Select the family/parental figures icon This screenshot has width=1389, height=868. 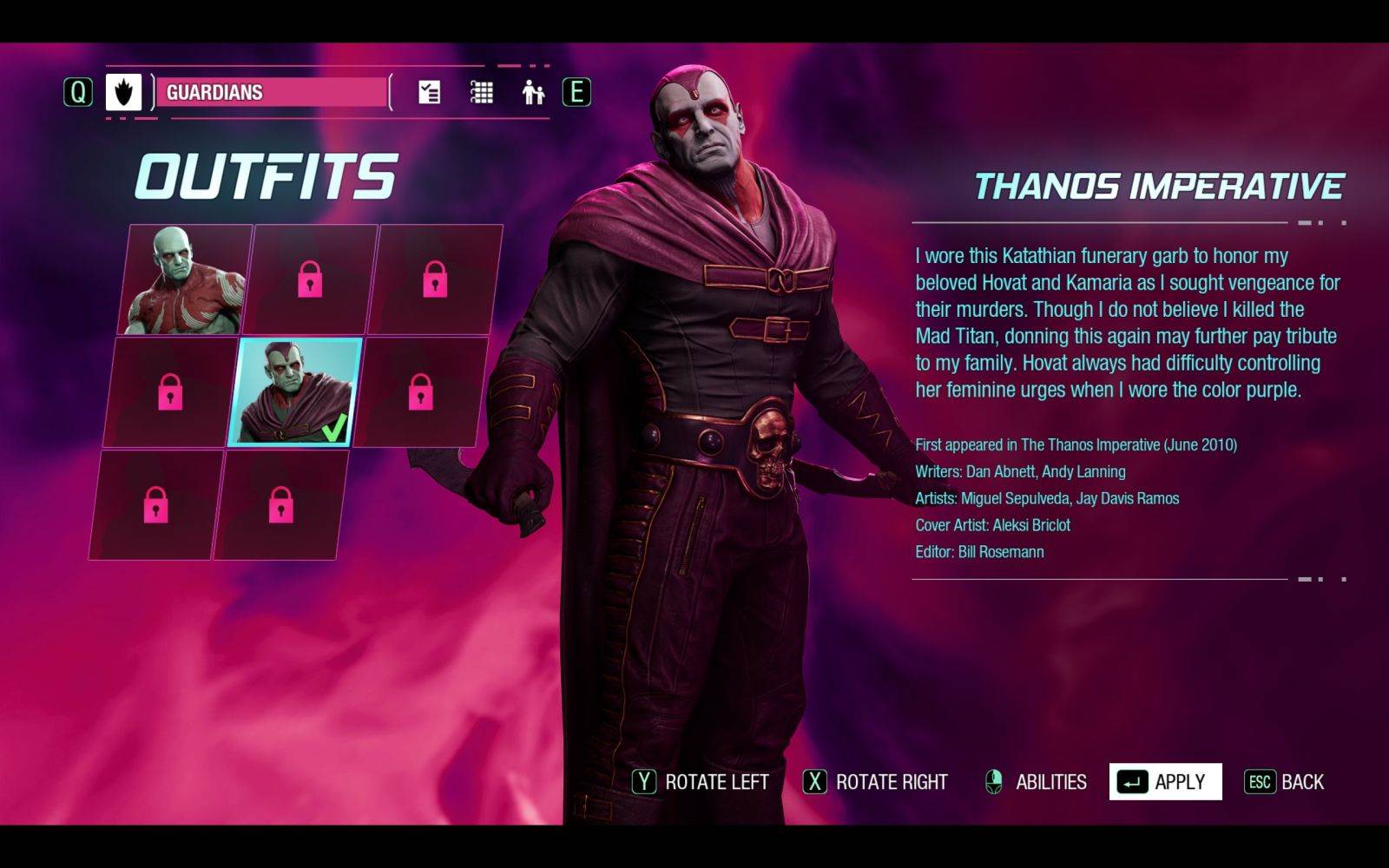click(x=532, y=91)
